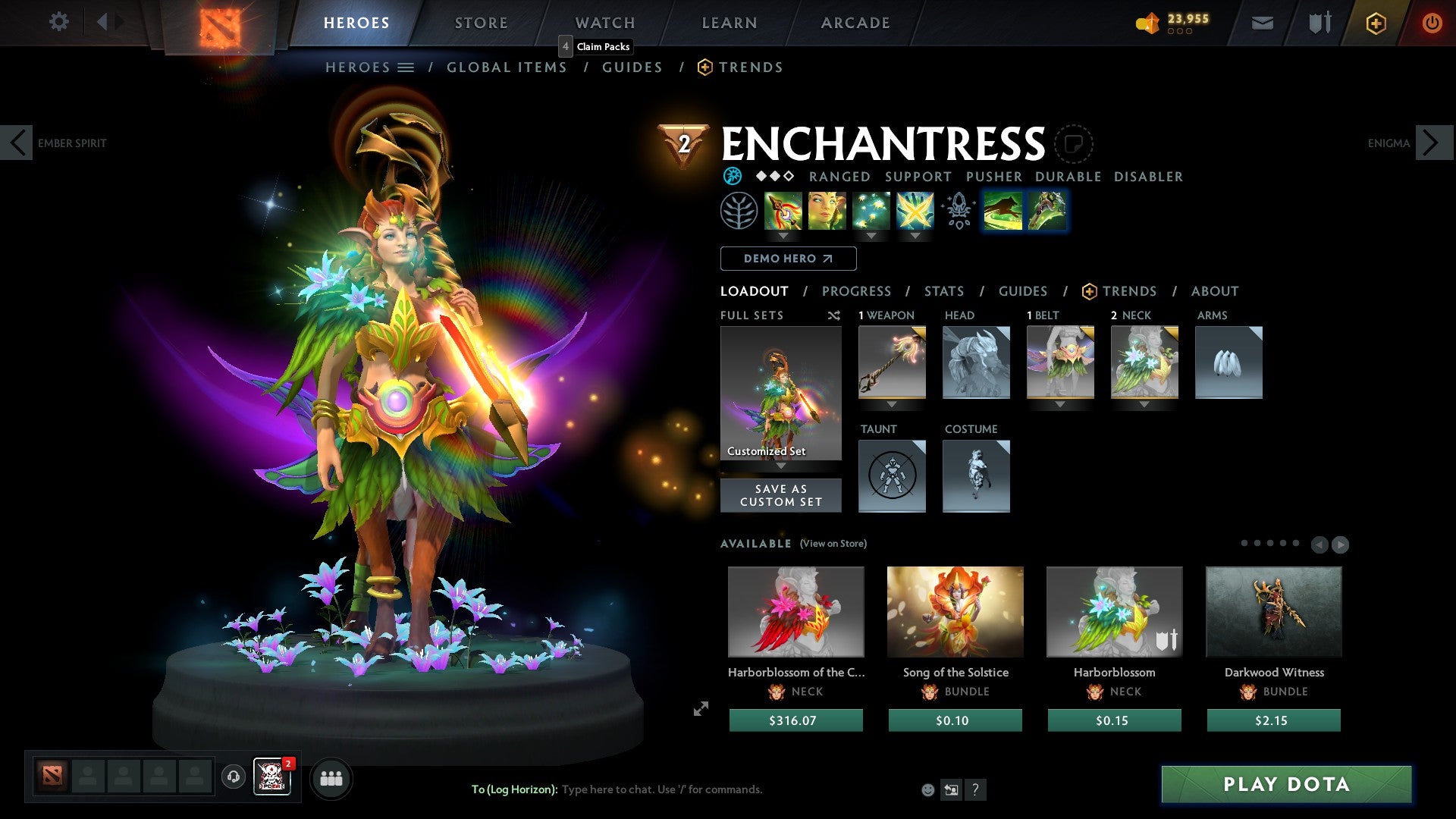
Task: Open the party finder people icon
Action: pyautogui.click(x=331, y=778)
